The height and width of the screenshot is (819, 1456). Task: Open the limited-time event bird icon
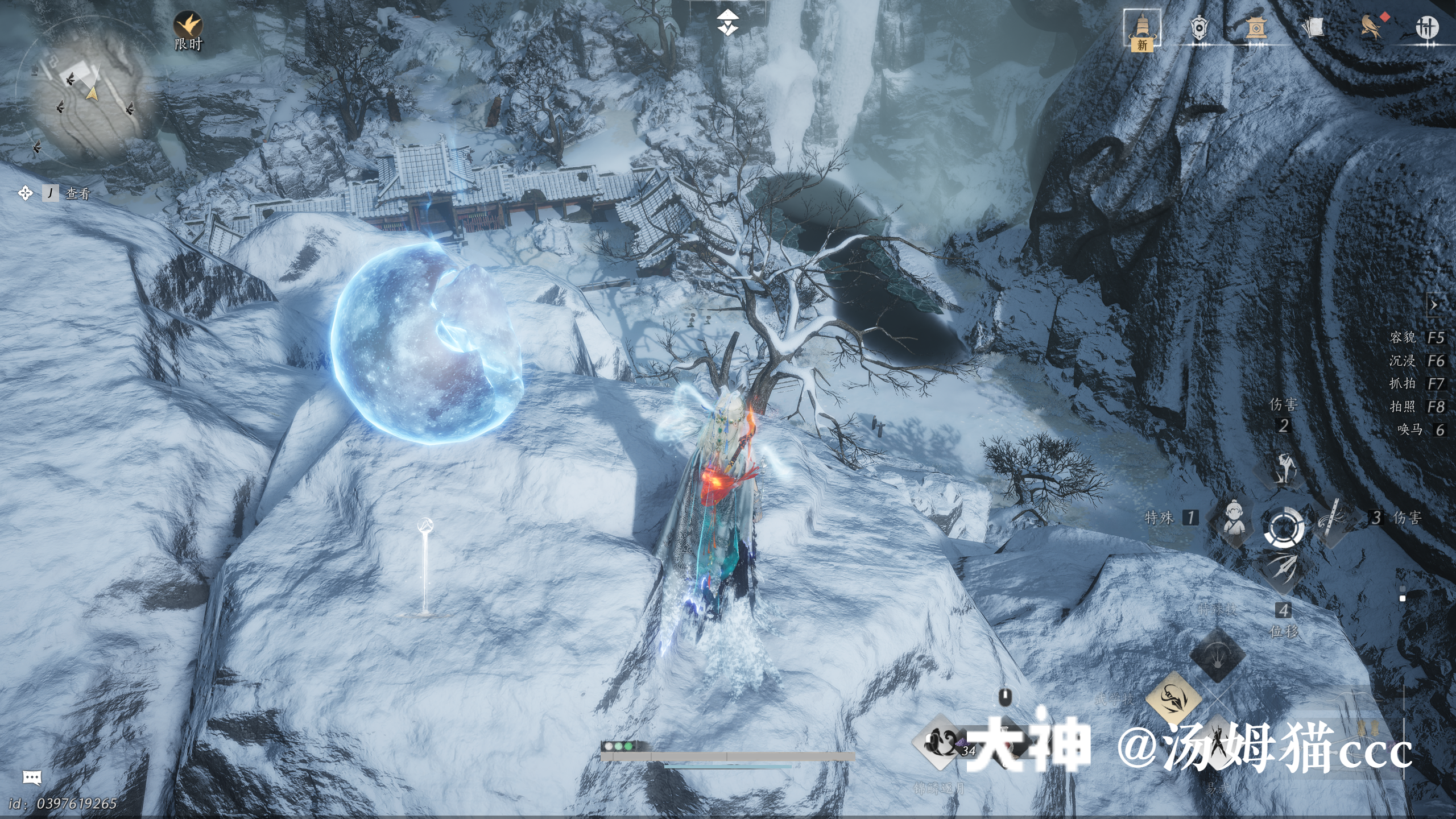tap(188, 26)
